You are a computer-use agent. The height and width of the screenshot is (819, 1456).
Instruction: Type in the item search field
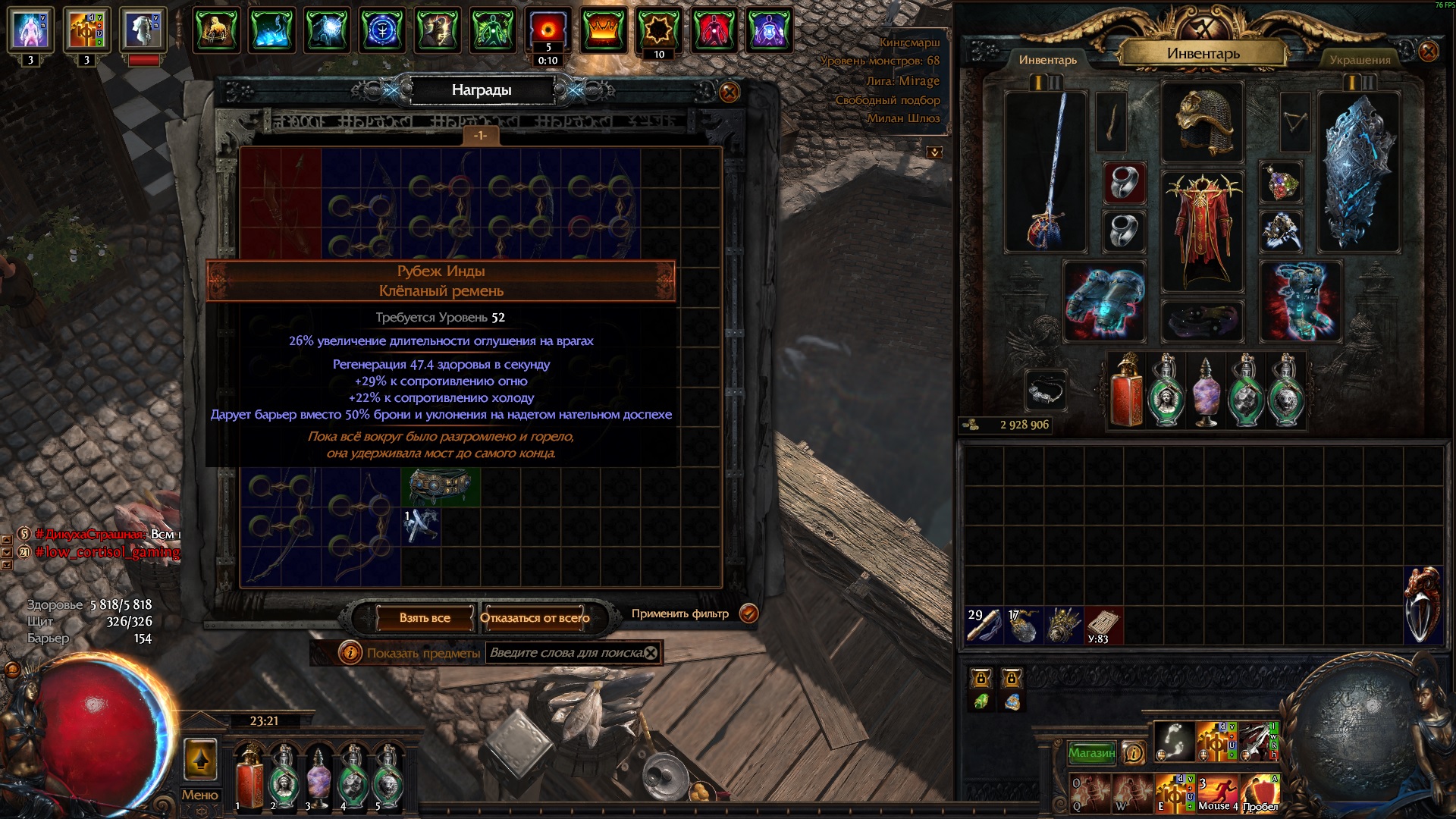click(x=565, y=653)
